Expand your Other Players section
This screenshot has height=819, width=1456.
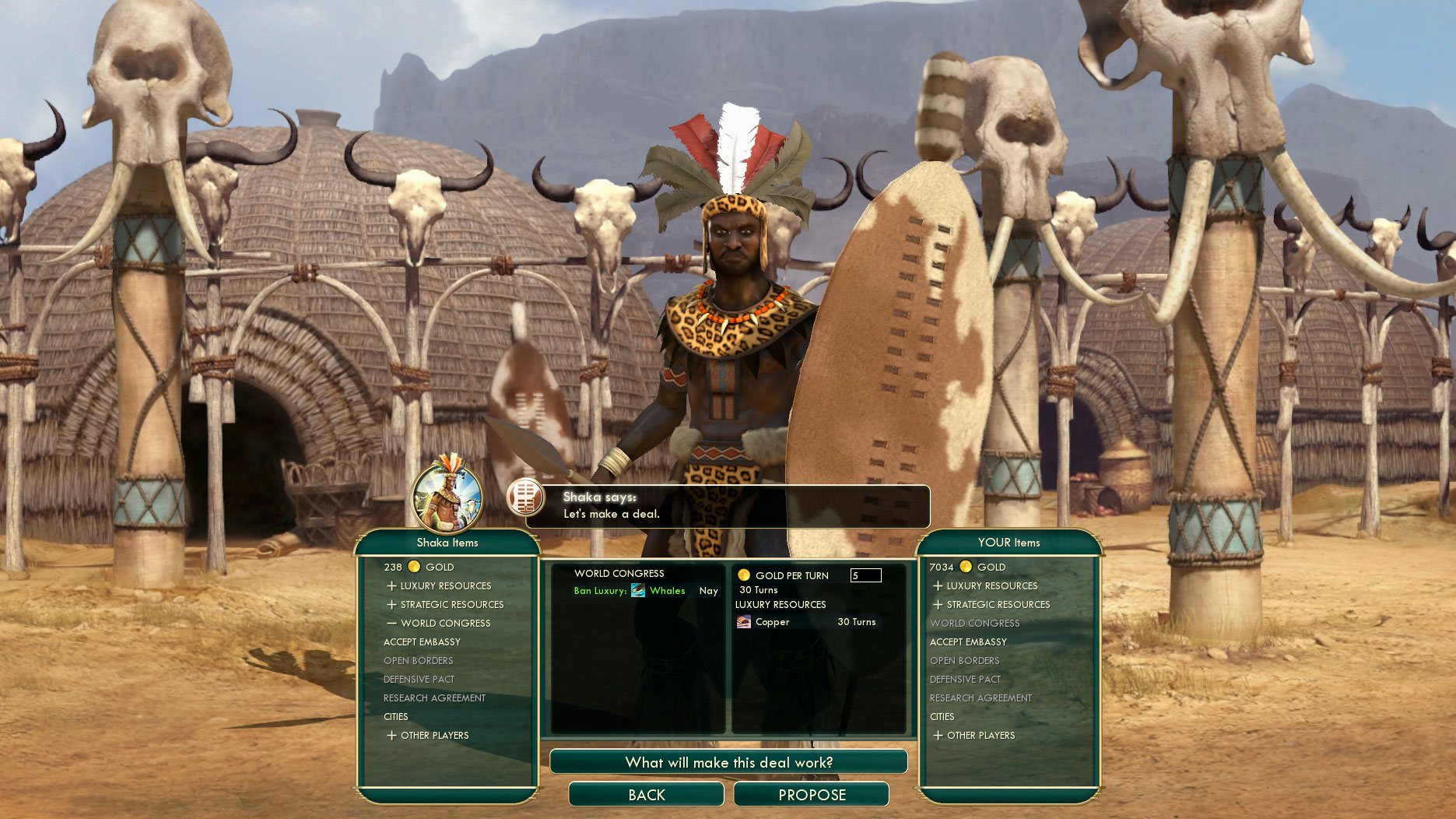pos(981,736)
